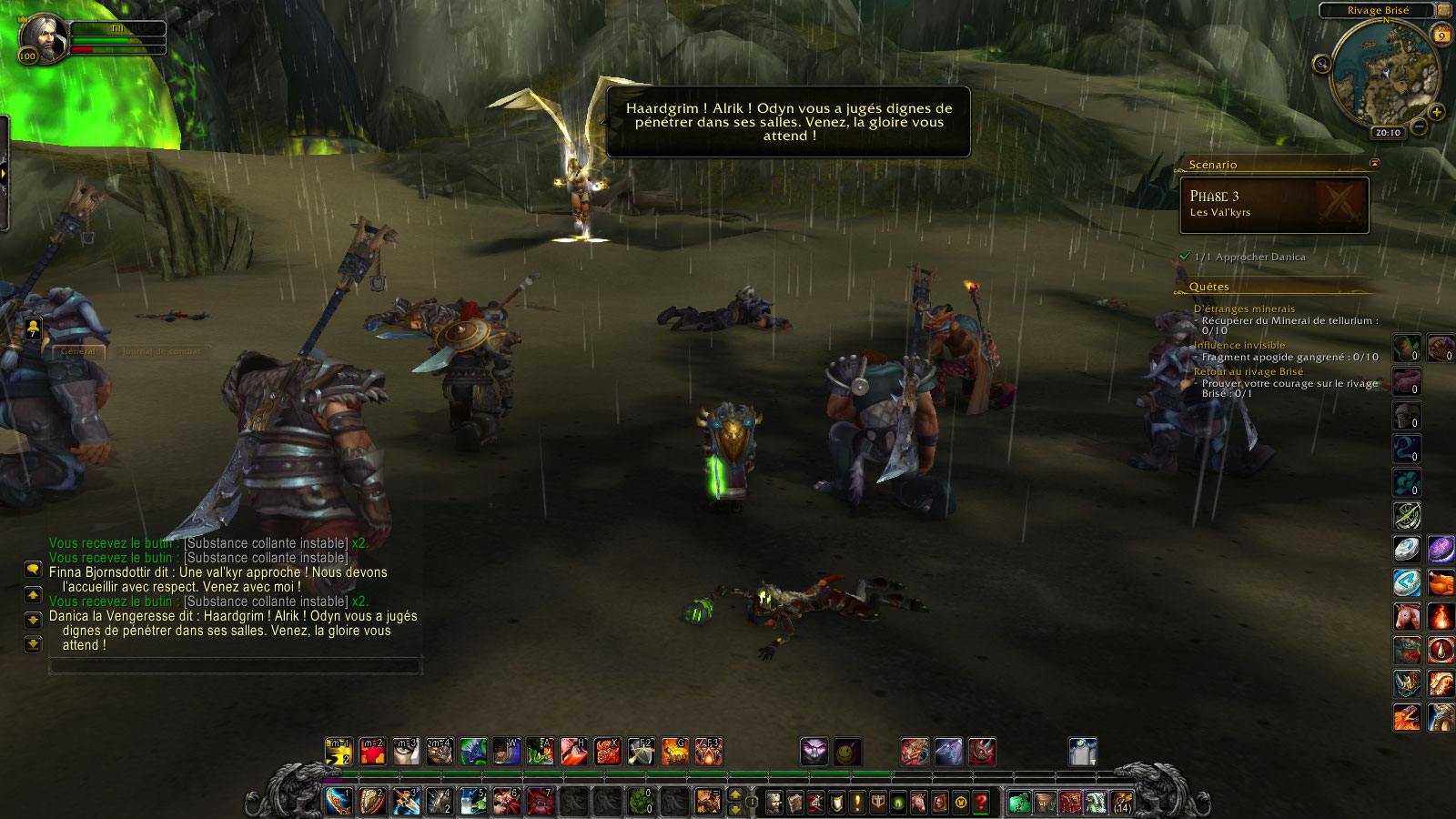Click the chat input box
The width and height of the screenshot is (1456, 819).
[235, 667]
